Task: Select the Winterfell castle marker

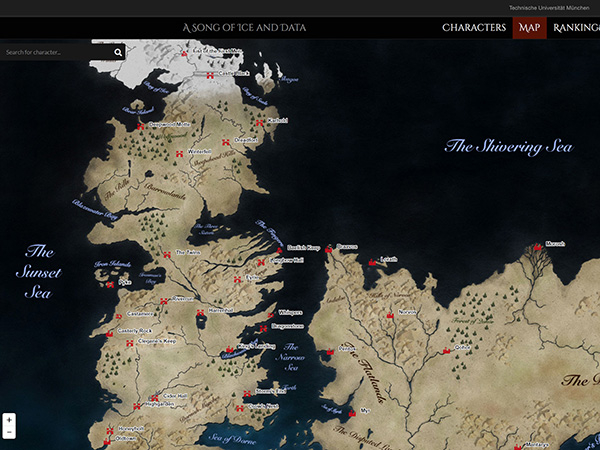Action: 181,152
